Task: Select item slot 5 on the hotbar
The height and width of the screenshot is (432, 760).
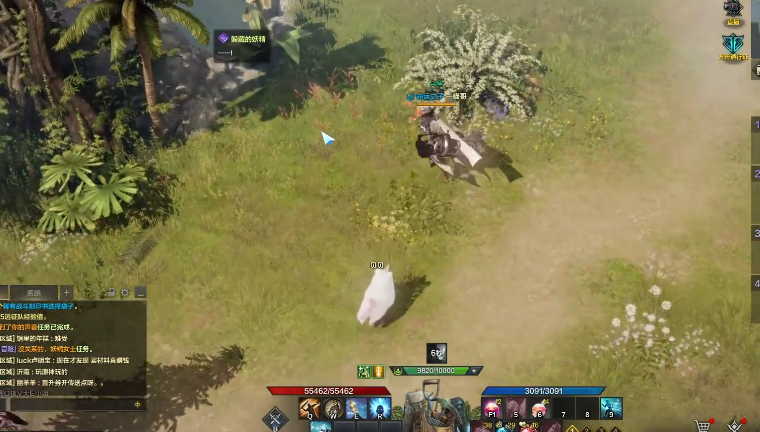Action: pyautogui.click(x=516, y=408)
